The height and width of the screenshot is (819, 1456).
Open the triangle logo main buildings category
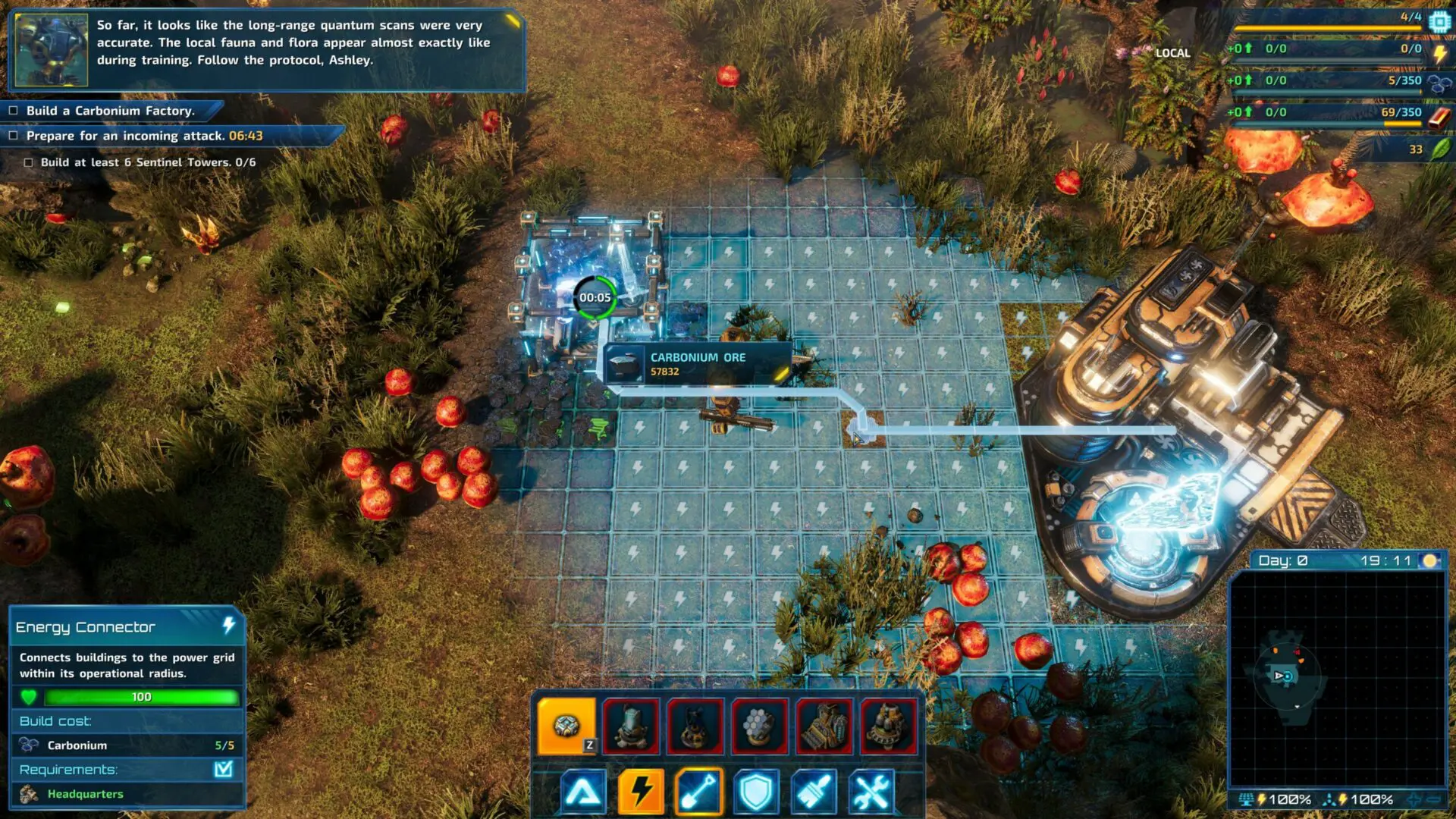click(x=582, y=792)
